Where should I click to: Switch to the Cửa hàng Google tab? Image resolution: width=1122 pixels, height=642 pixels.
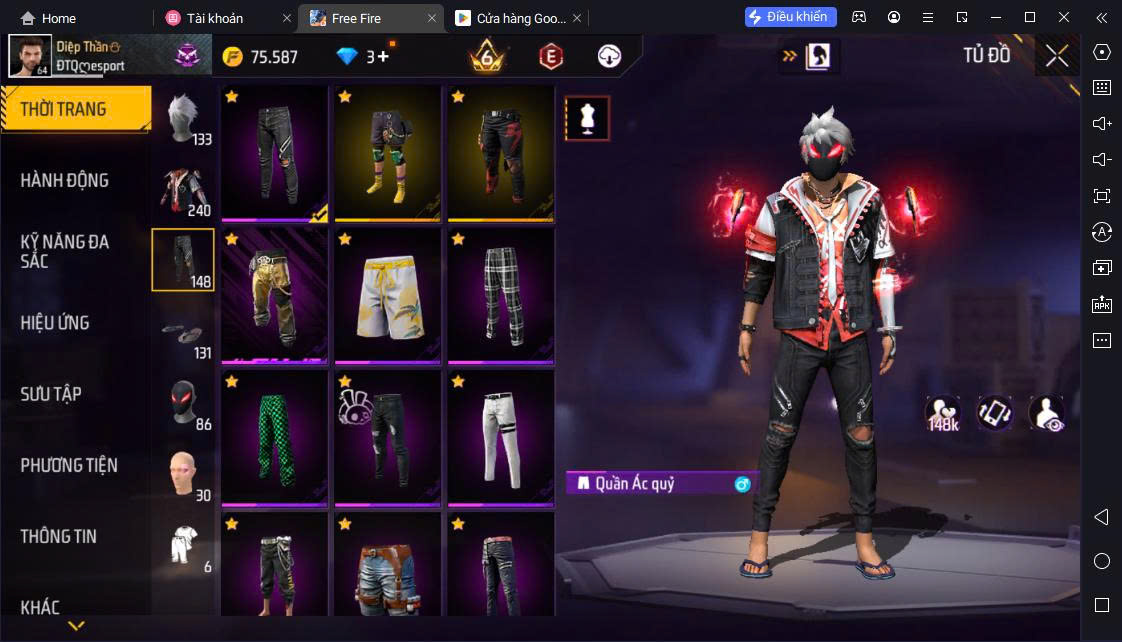point(510,18)
